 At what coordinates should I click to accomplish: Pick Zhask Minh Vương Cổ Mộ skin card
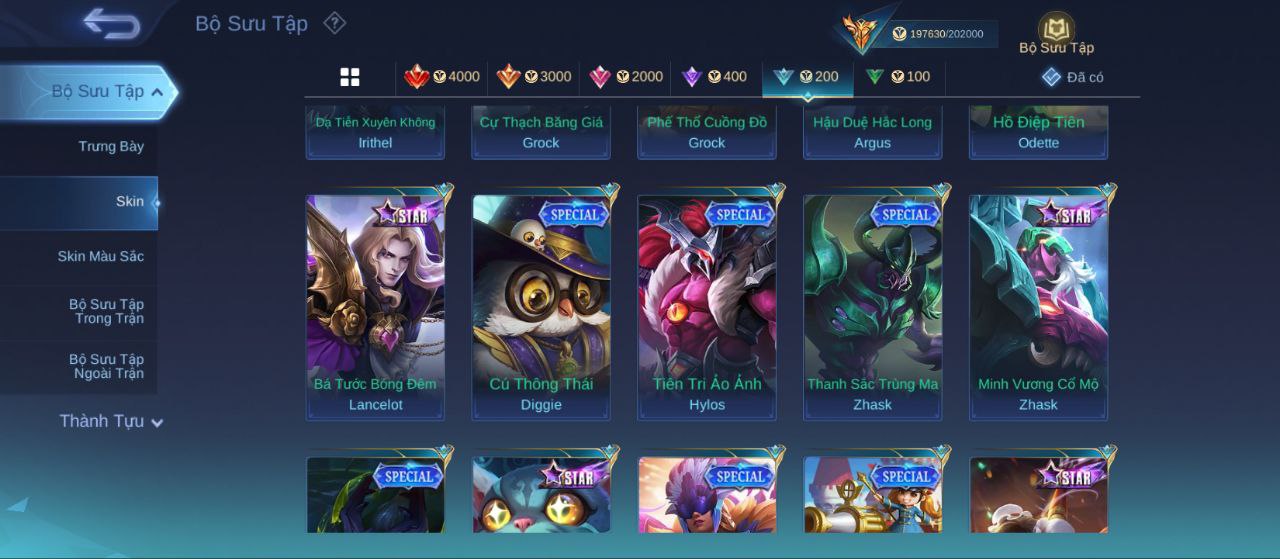pos(1038,307)
